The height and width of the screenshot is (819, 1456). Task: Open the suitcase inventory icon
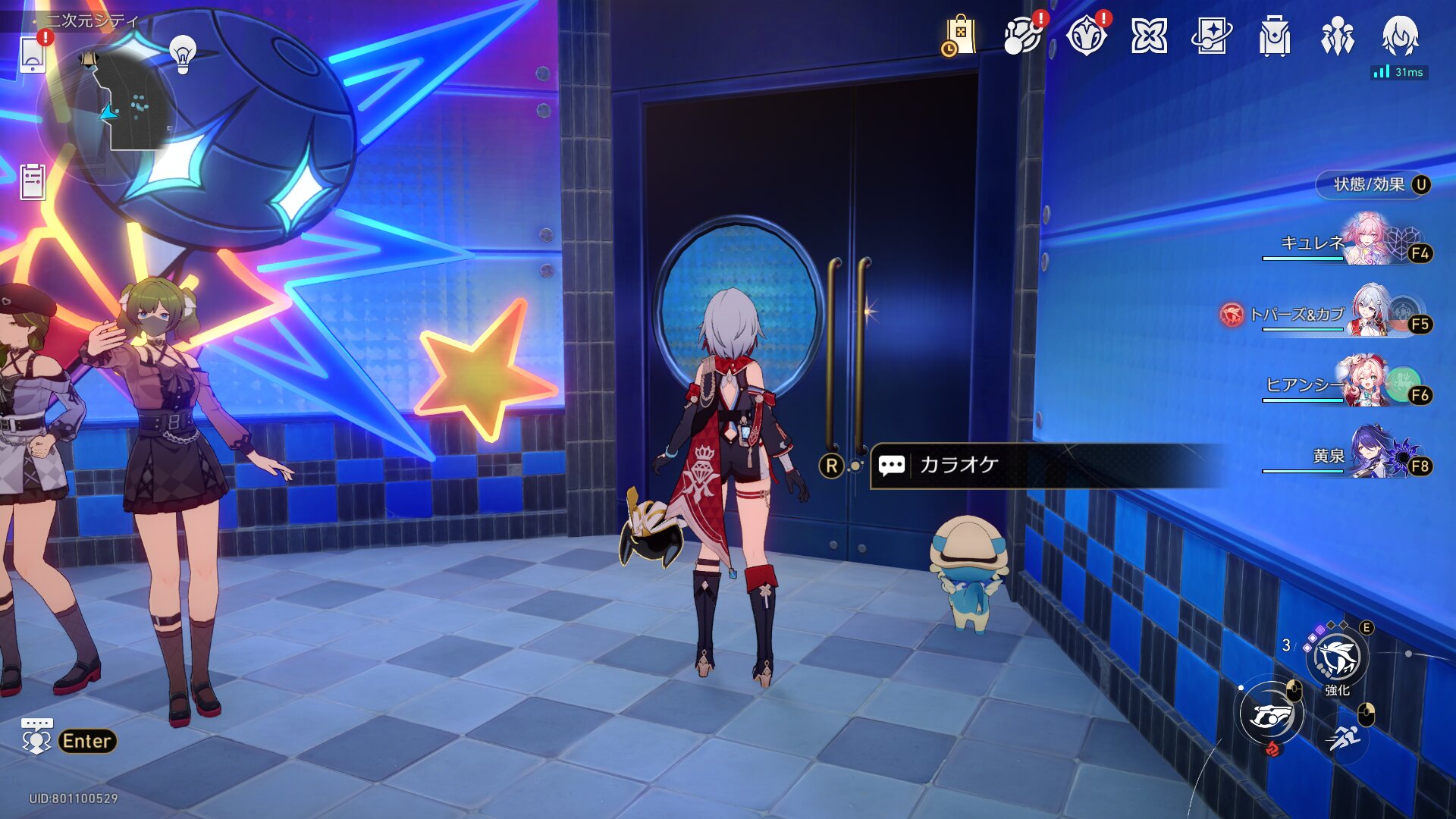1274,36
